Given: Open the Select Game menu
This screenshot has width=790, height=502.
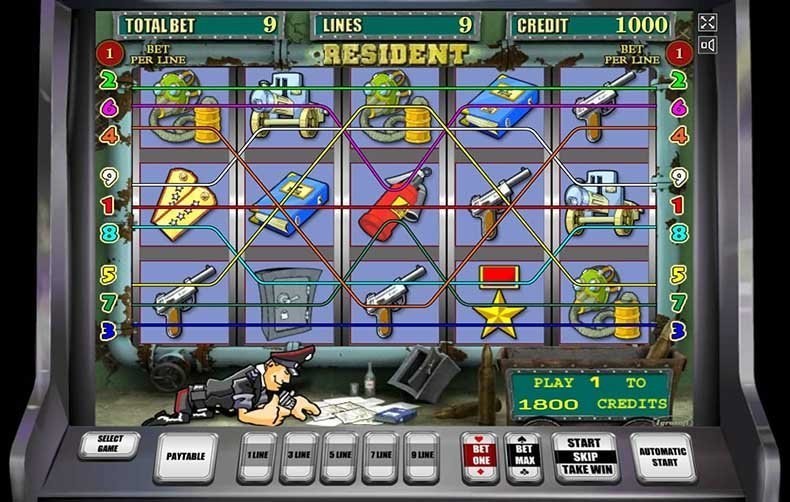Looking at the screenshot, I should click(x=109, y=446).
